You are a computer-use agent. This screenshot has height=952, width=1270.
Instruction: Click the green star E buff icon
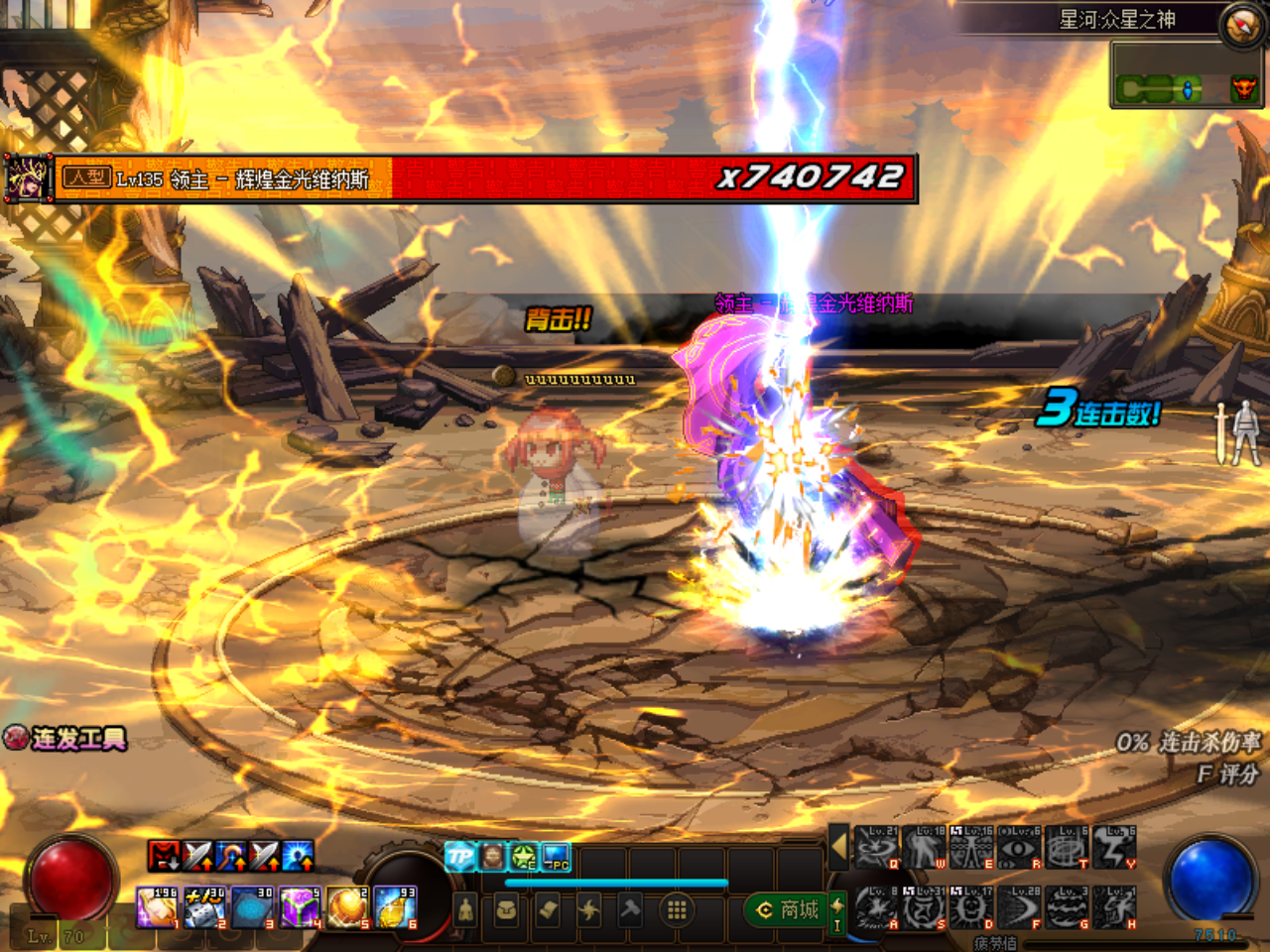(521, 855)
